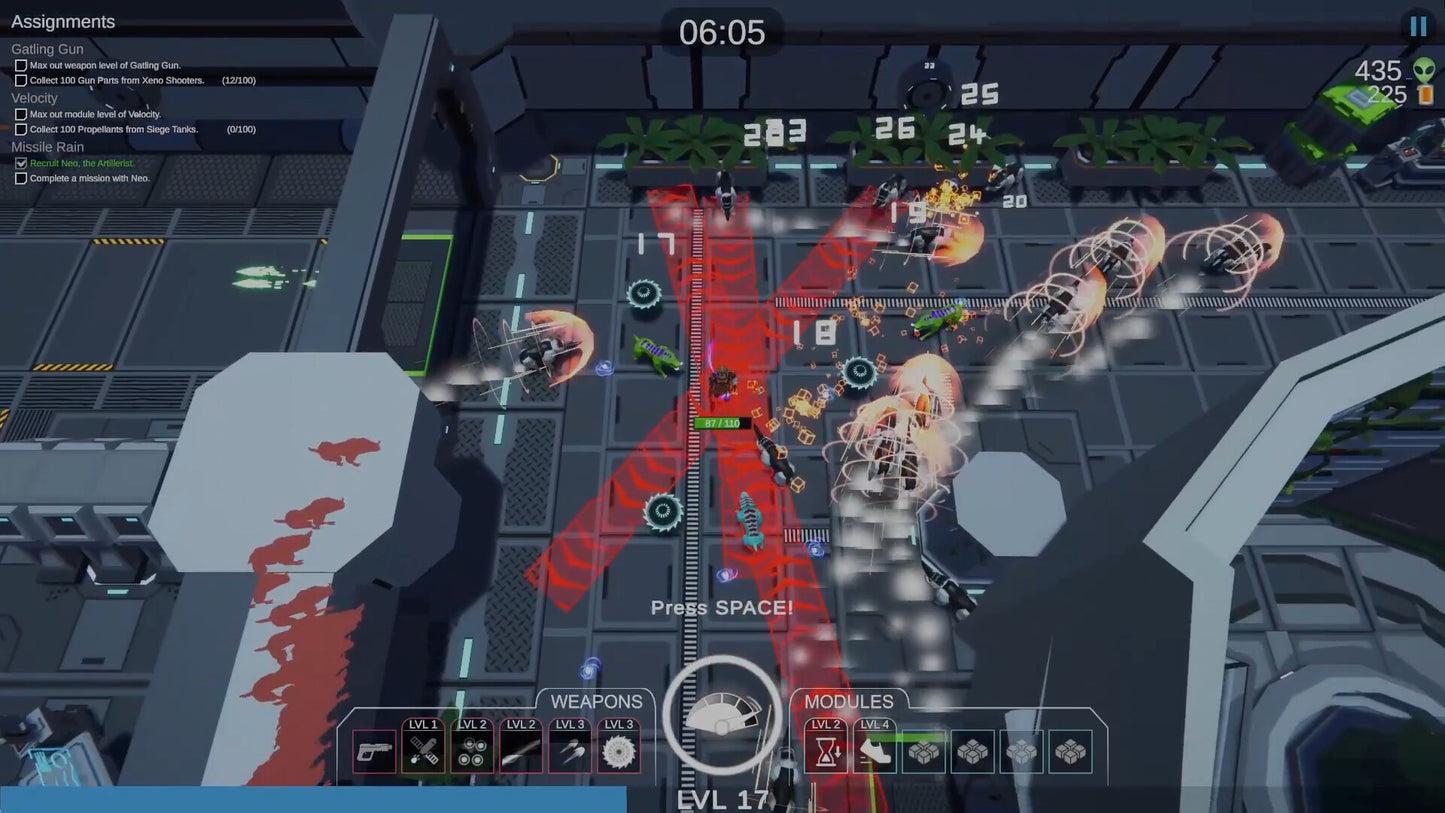Open the Assignments panel header
Viewport: 1445px width, 813px height.
click(x=63, y=22)
